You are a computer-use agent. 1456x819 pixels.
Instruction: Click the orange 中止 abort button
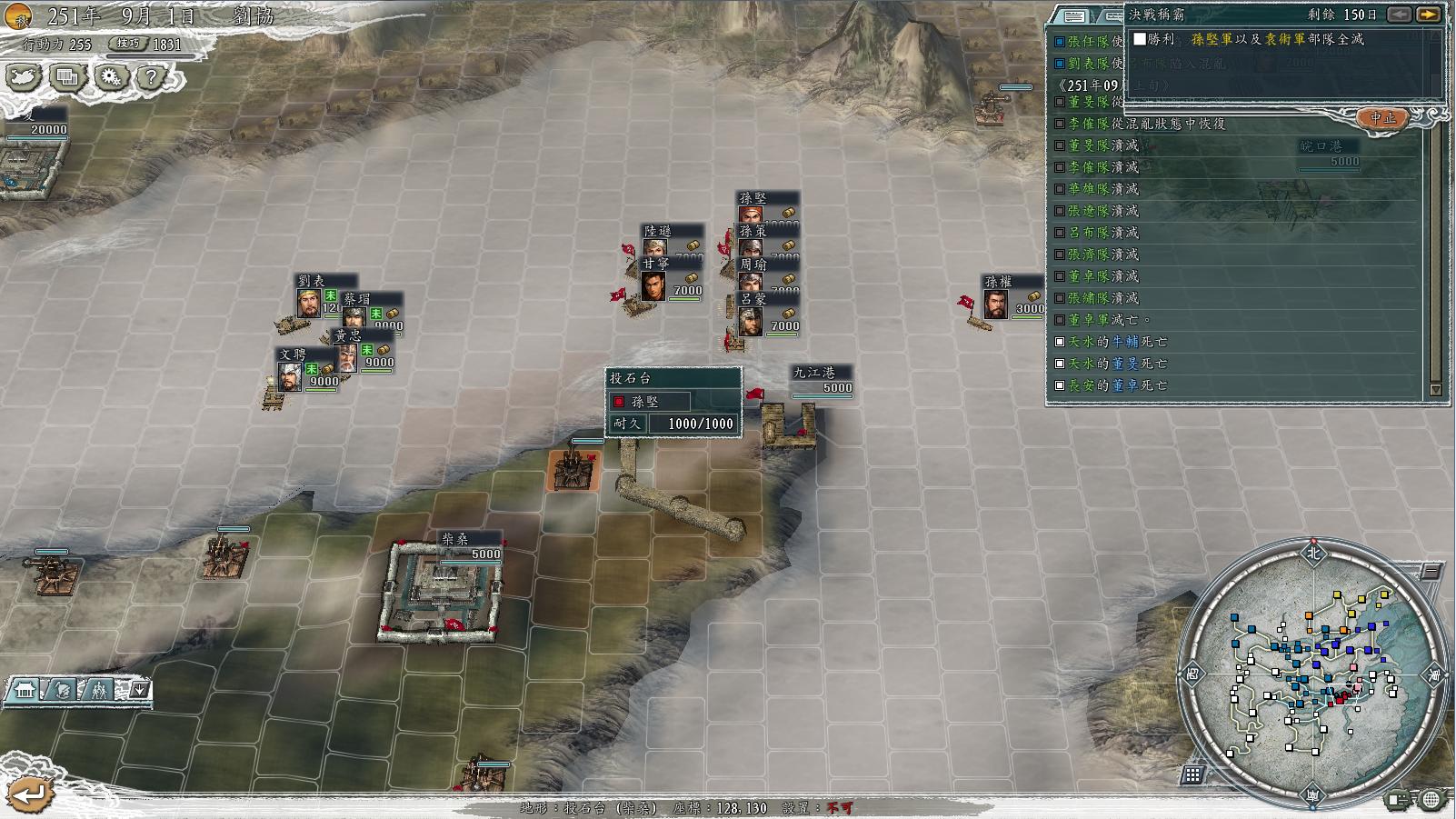(1382, 118)
